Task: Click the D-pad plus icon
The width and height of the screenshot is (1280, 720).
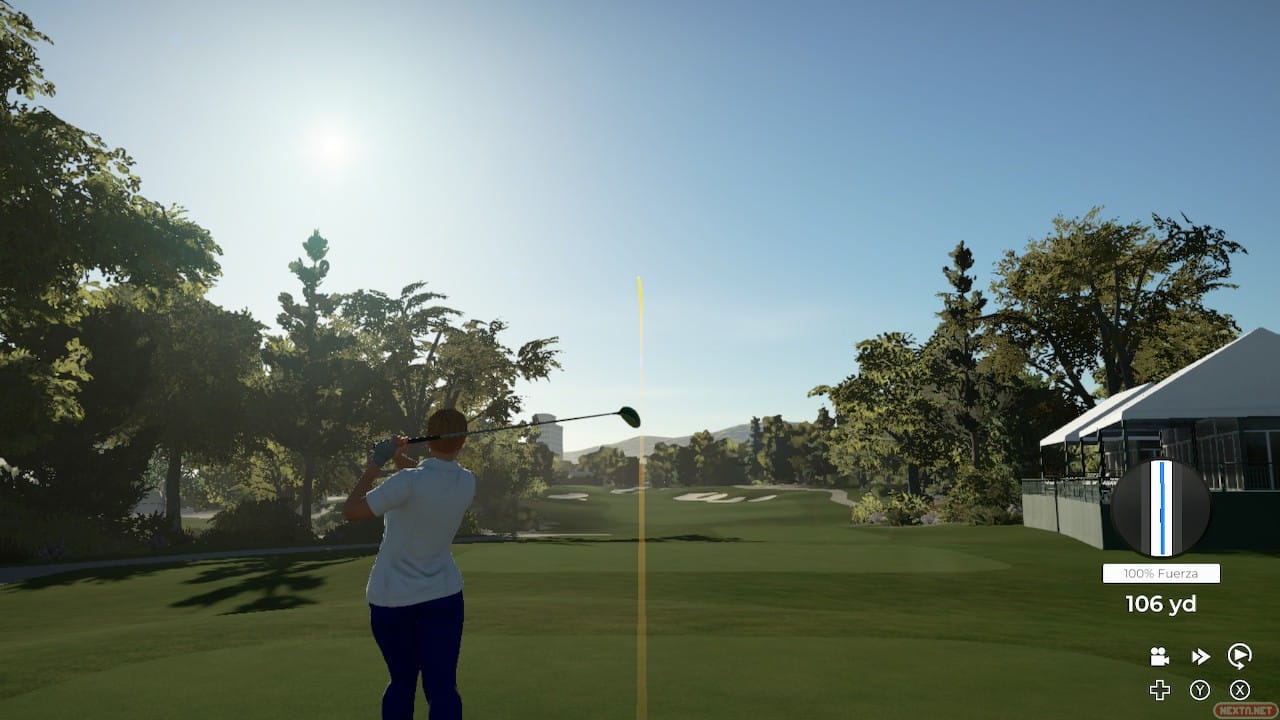Action: click(x=1161, y=688)
